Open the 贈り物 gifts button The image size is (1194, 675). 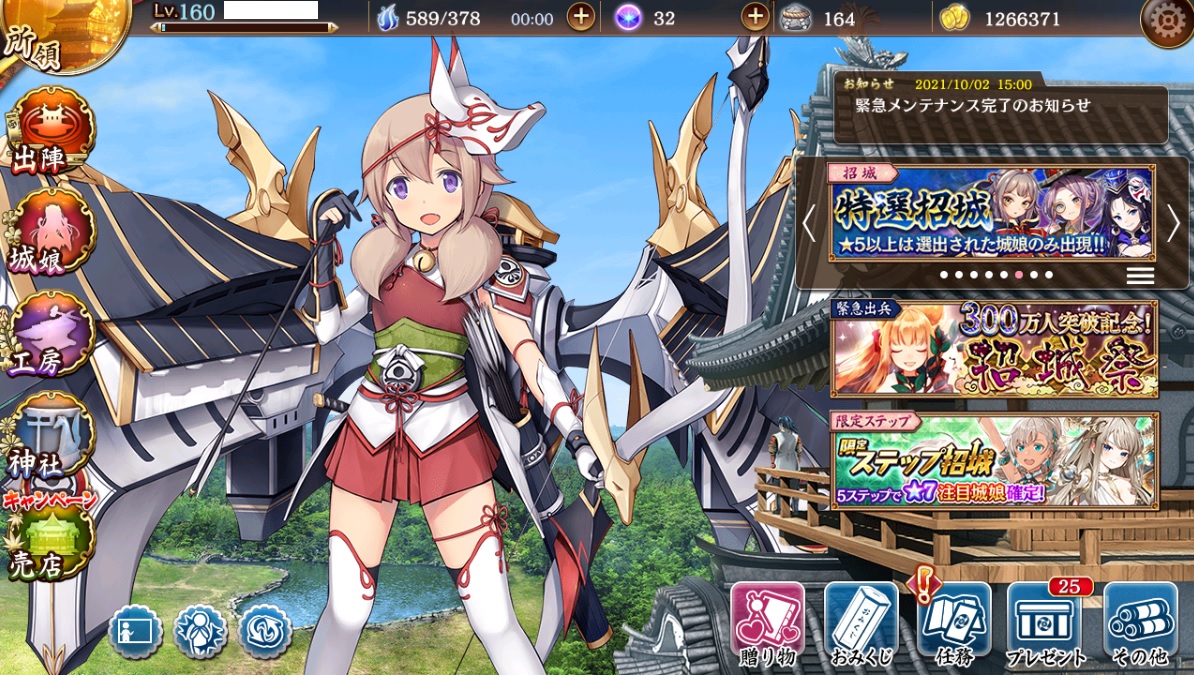coord(767,623)
